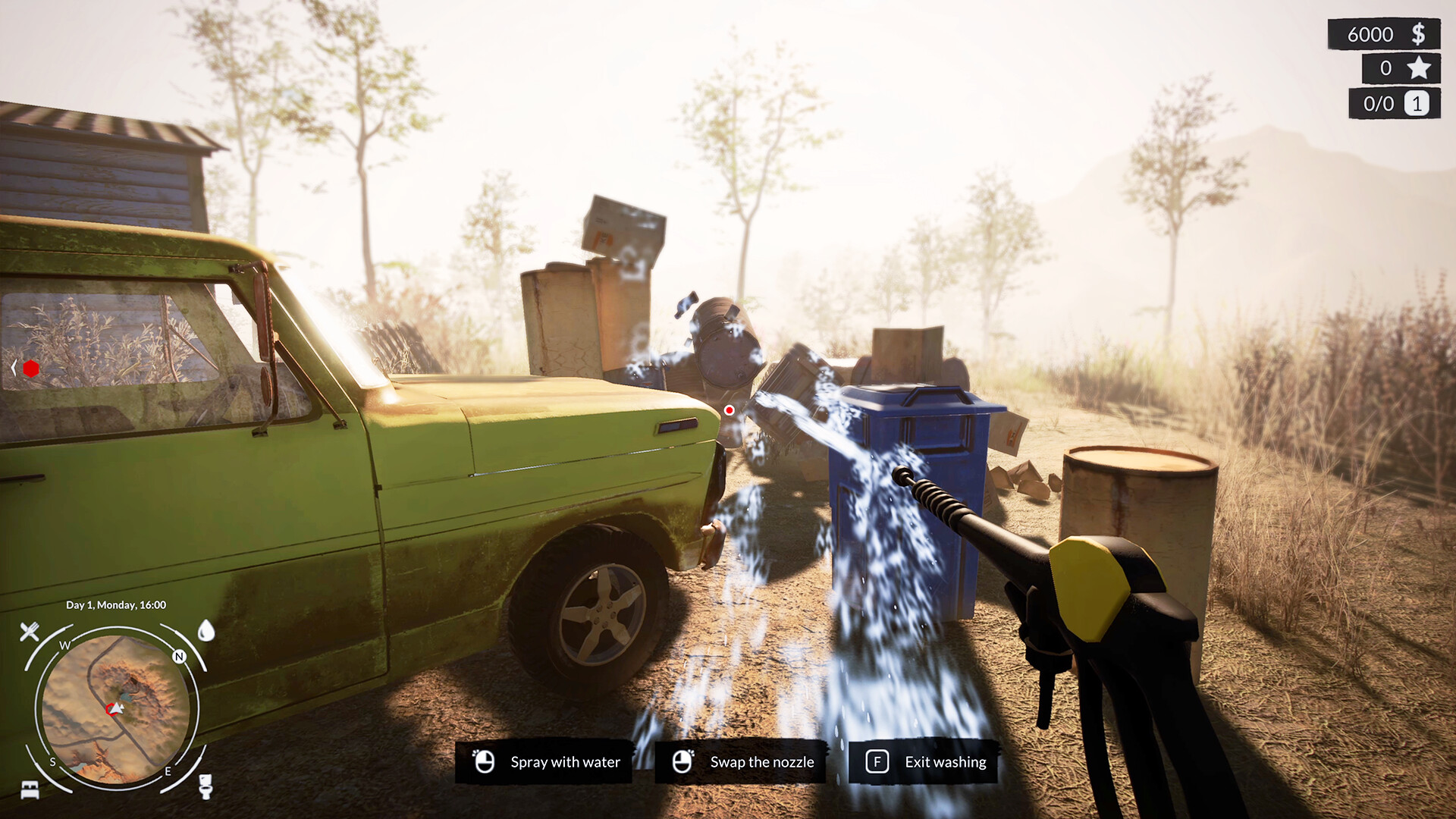Image resolution: width=1456 pixels, height=819 pixels.
Task: Select the star rating icon
Action: pos(1419,68)
